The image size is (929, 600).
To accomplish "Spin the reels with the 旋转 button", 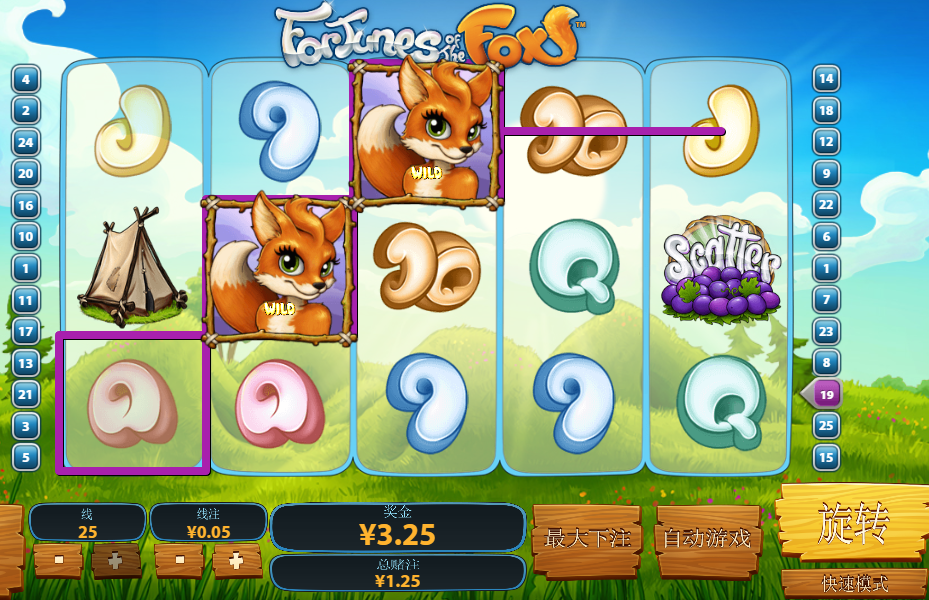I will [x=852, y=524].
